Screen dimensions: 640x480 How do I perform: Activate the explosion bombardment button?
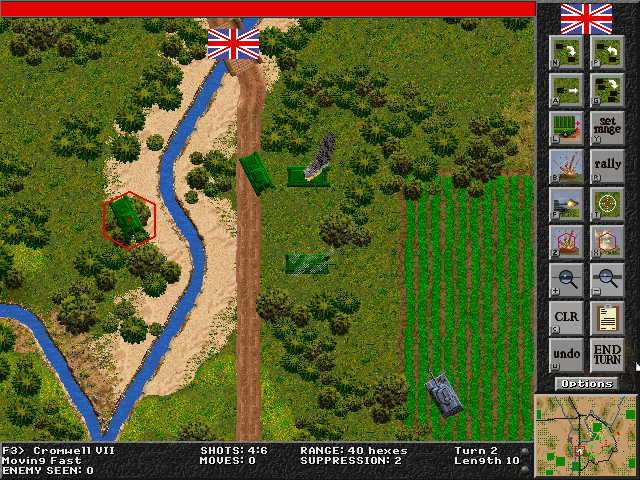click(566, 164)
